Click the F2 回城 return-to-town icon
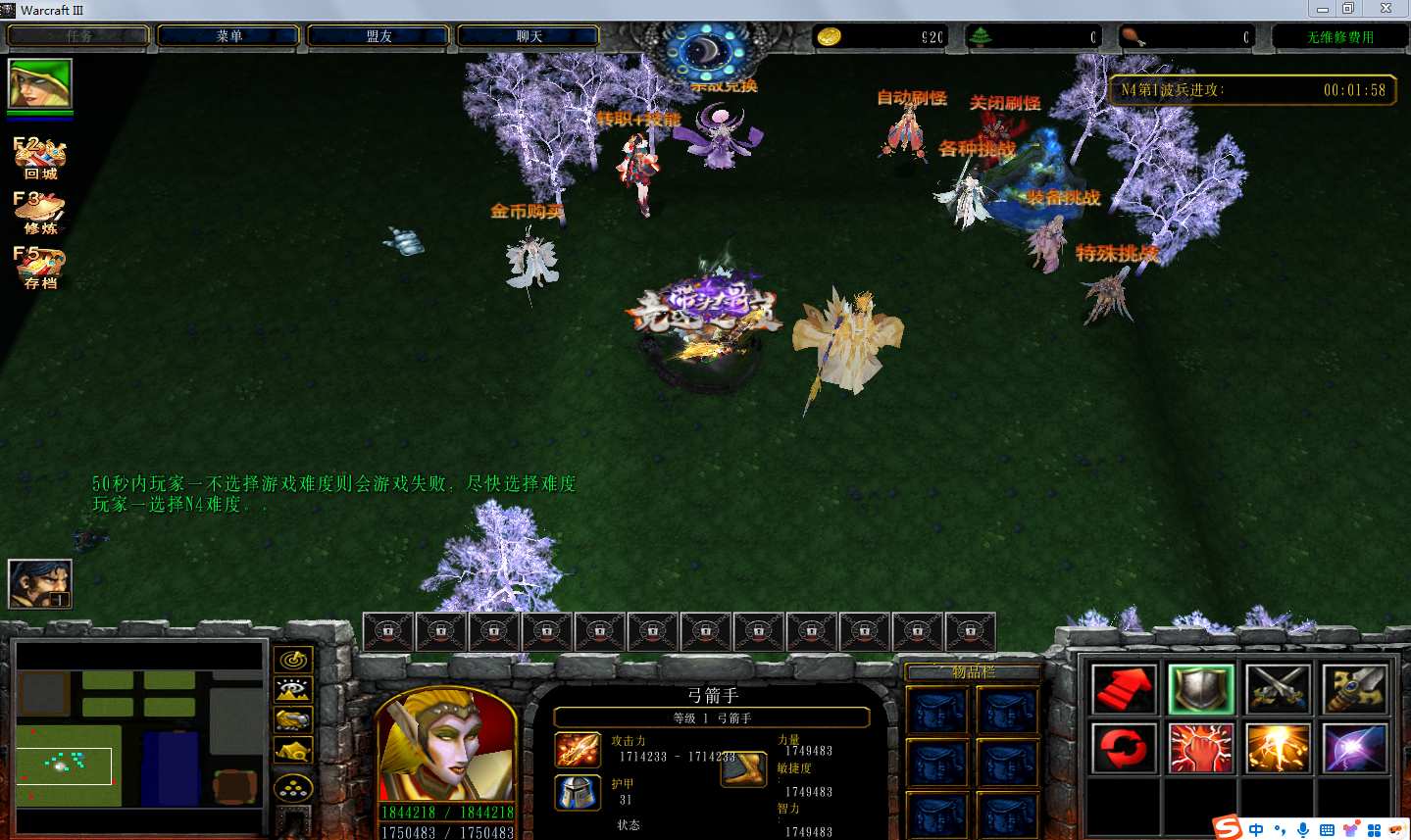Viewport: 1411px width, 840px height. (40, 158)
